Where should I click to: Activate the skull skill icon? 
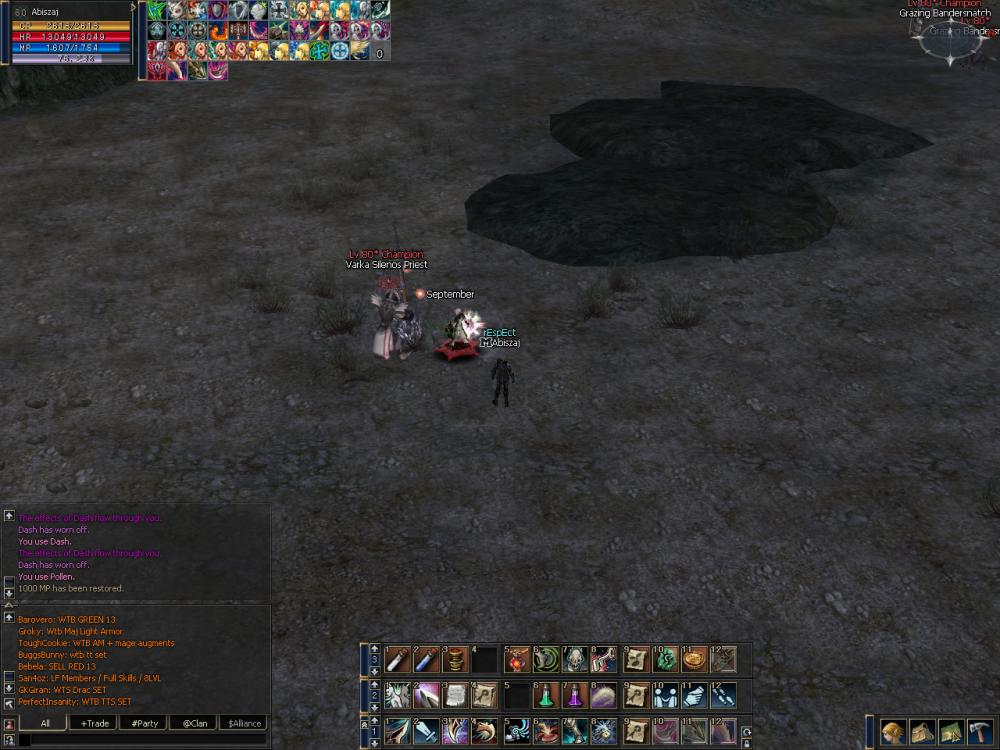pyautogui.click(x=575, y=659)
